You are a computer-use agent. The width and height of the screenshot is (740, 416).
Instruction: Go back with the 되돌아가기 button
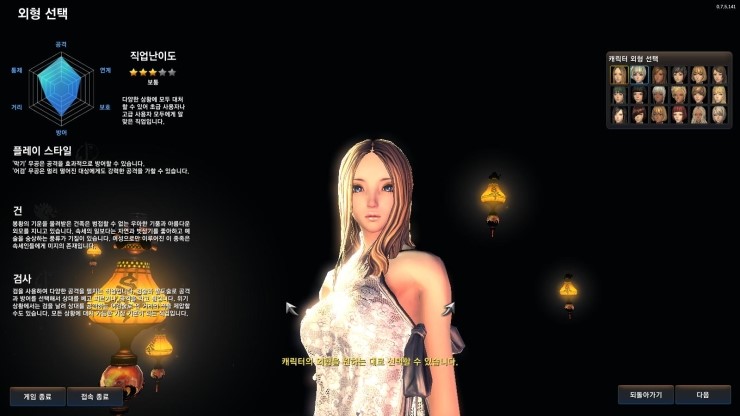[645, 394]
